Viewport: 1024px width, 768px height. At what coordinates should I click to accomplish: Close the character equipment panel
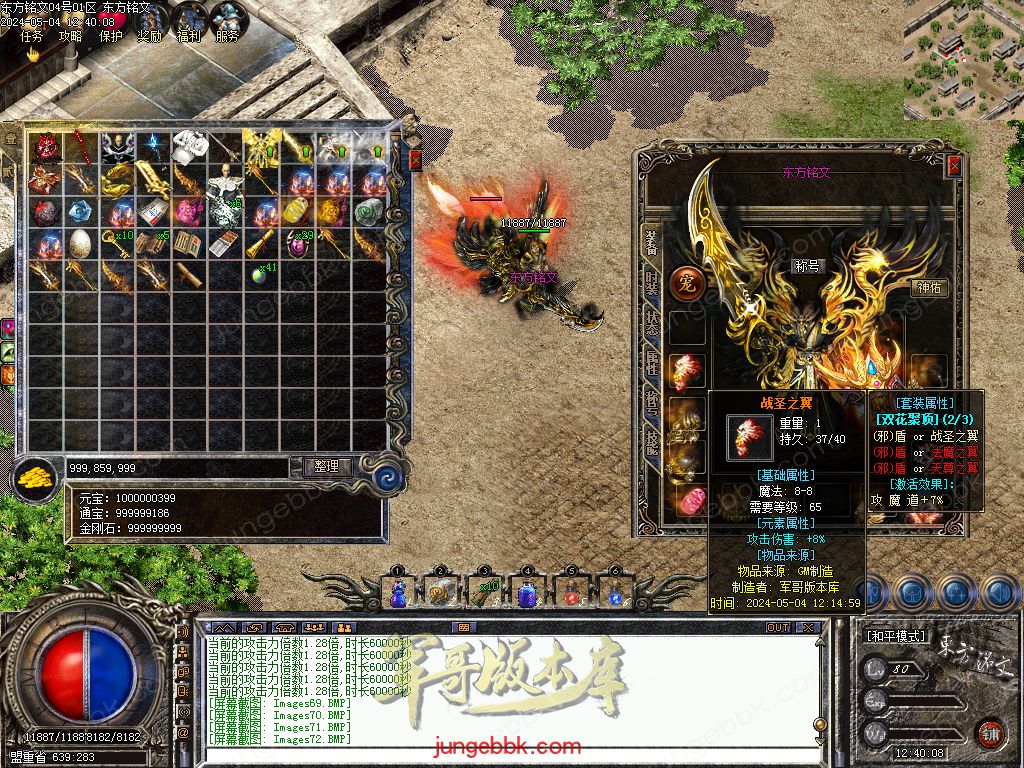click(x=954, y=166)
